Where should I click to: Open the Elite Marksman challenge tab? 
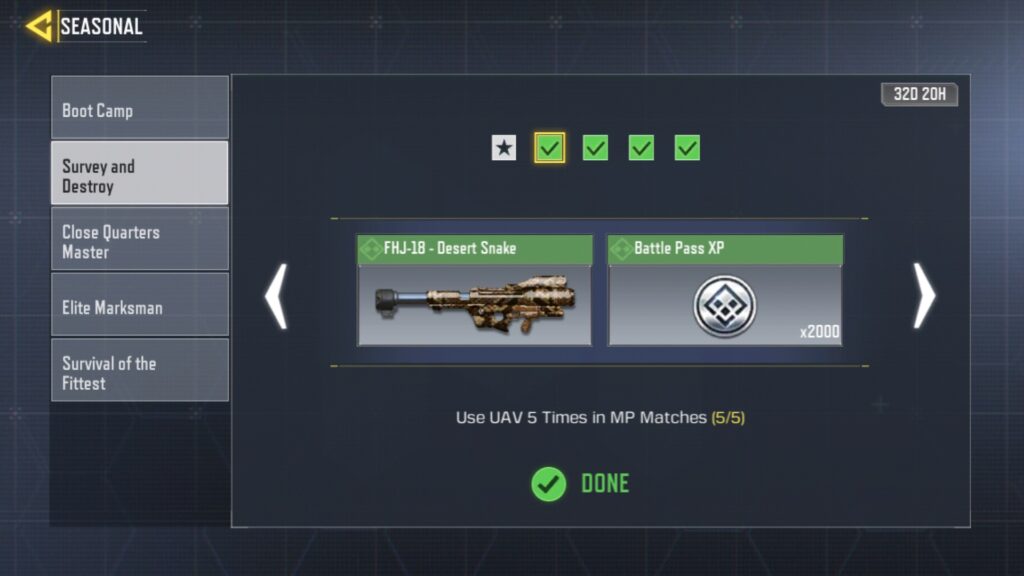tap(140, 306)
